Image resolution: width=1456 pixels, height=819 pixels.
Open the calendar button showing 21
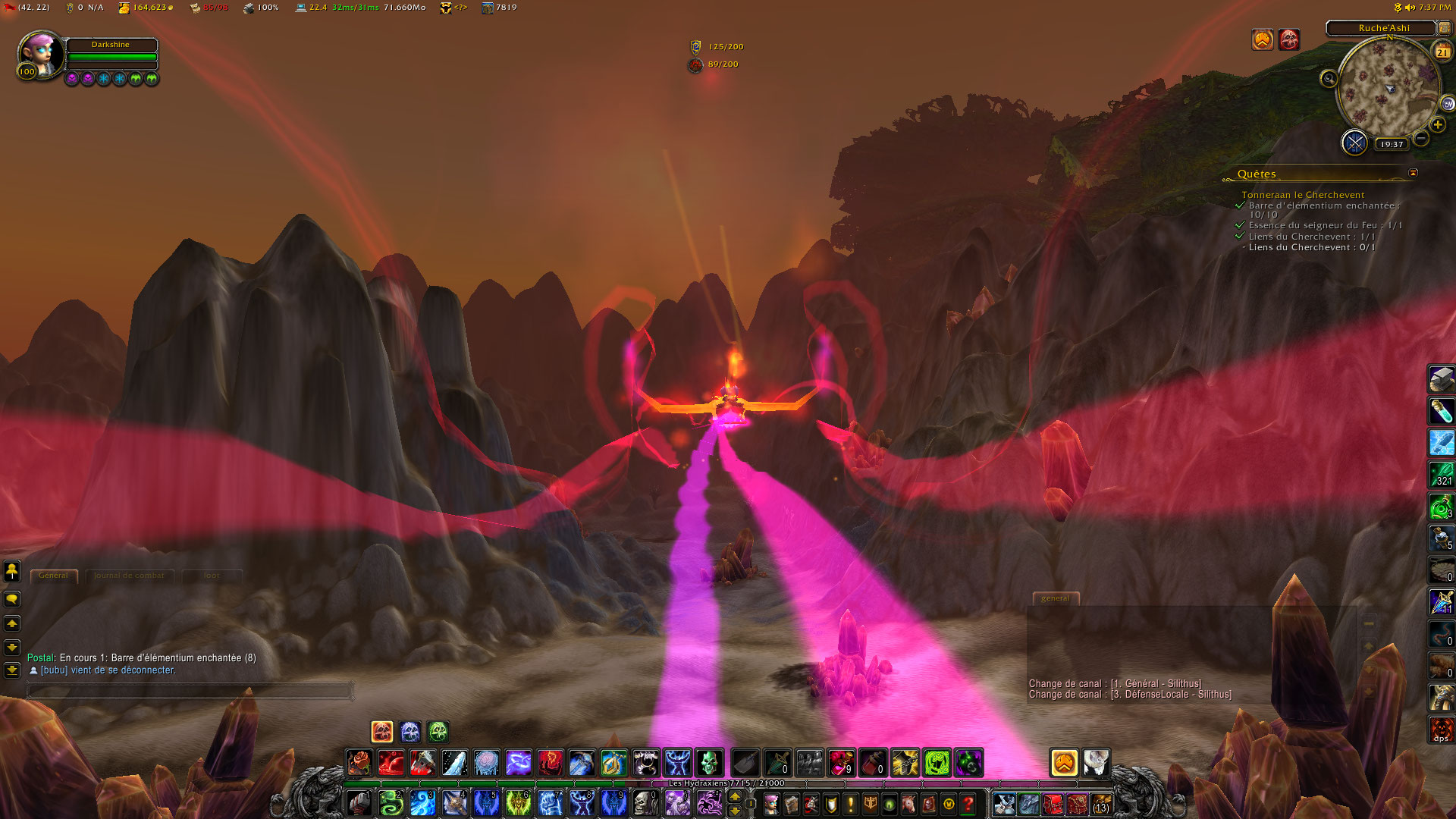pyautogui.click(x=1442, y=51)
